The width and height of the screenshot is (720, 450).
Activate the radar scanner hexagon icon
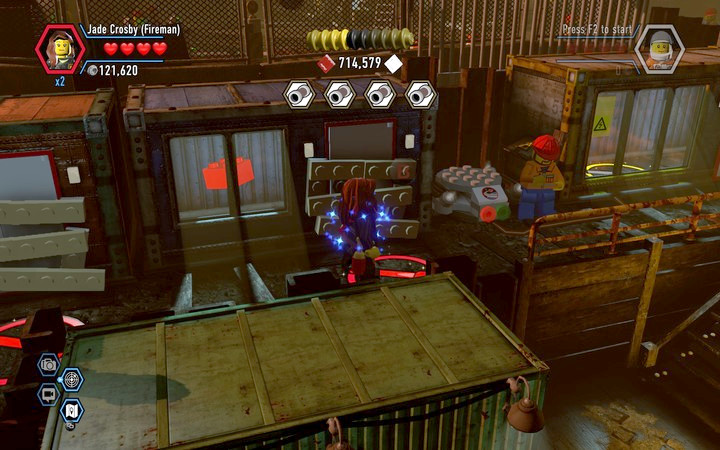point(72,379)
